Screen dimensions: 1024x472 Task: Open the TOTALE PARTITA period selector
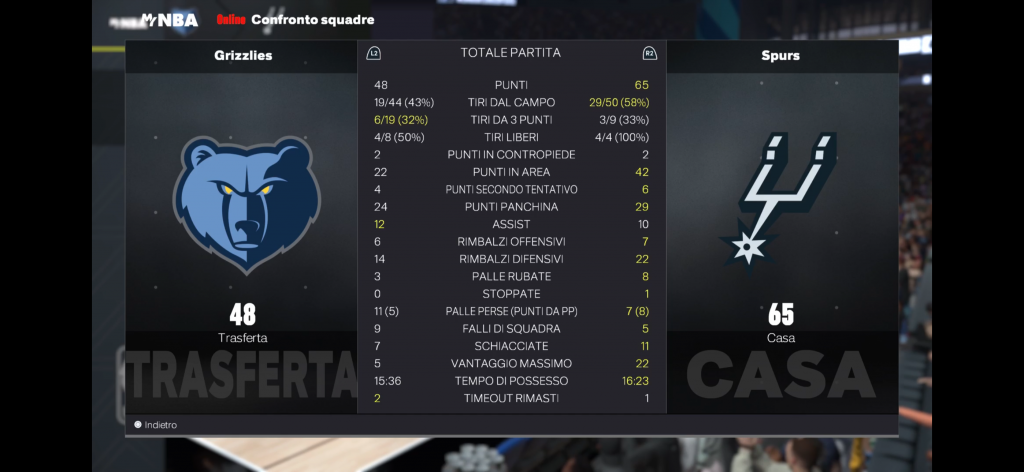click(510, 53)
